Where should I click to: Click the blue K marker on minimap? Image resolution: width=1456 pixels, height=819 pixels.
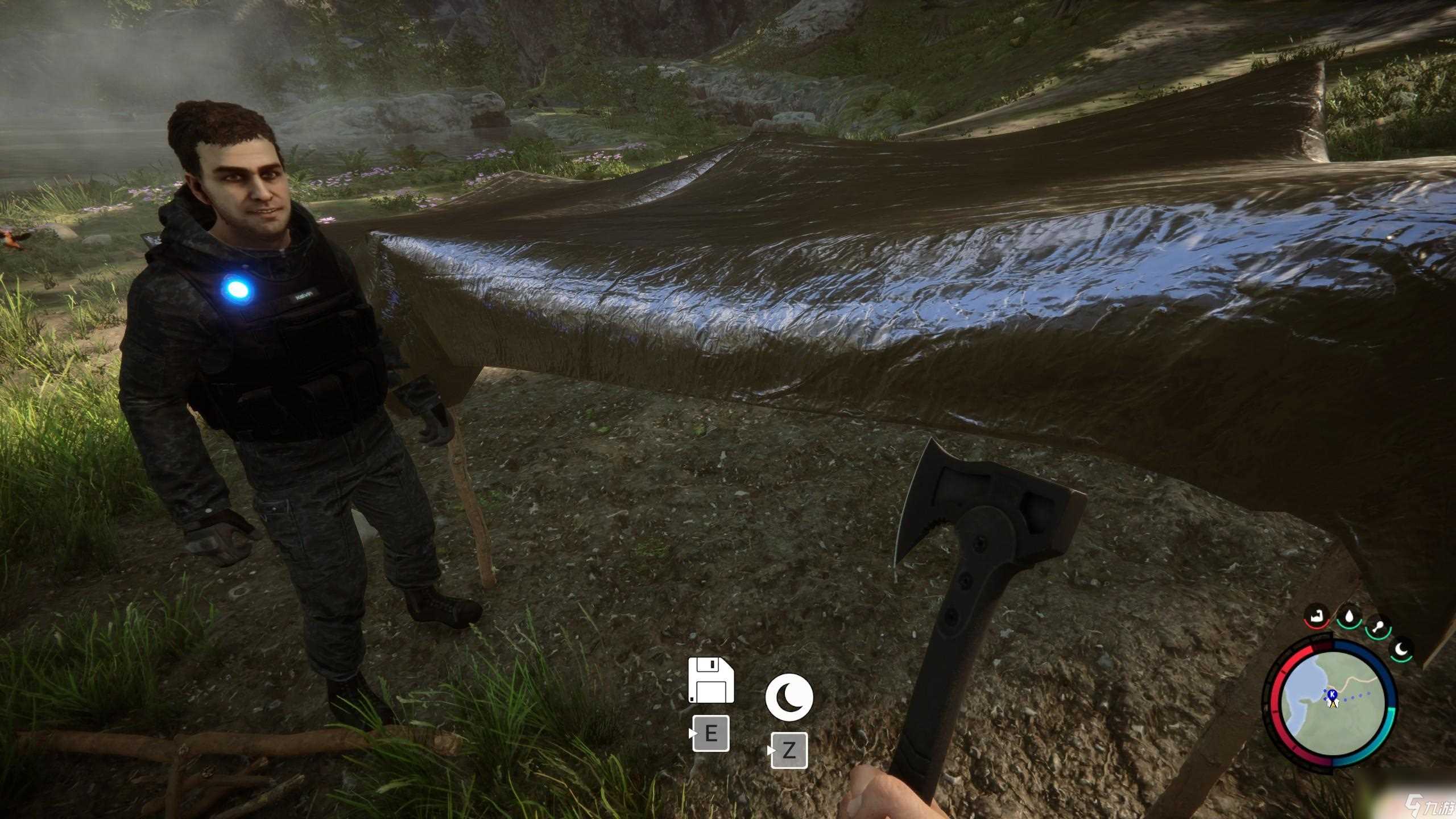1332,693
